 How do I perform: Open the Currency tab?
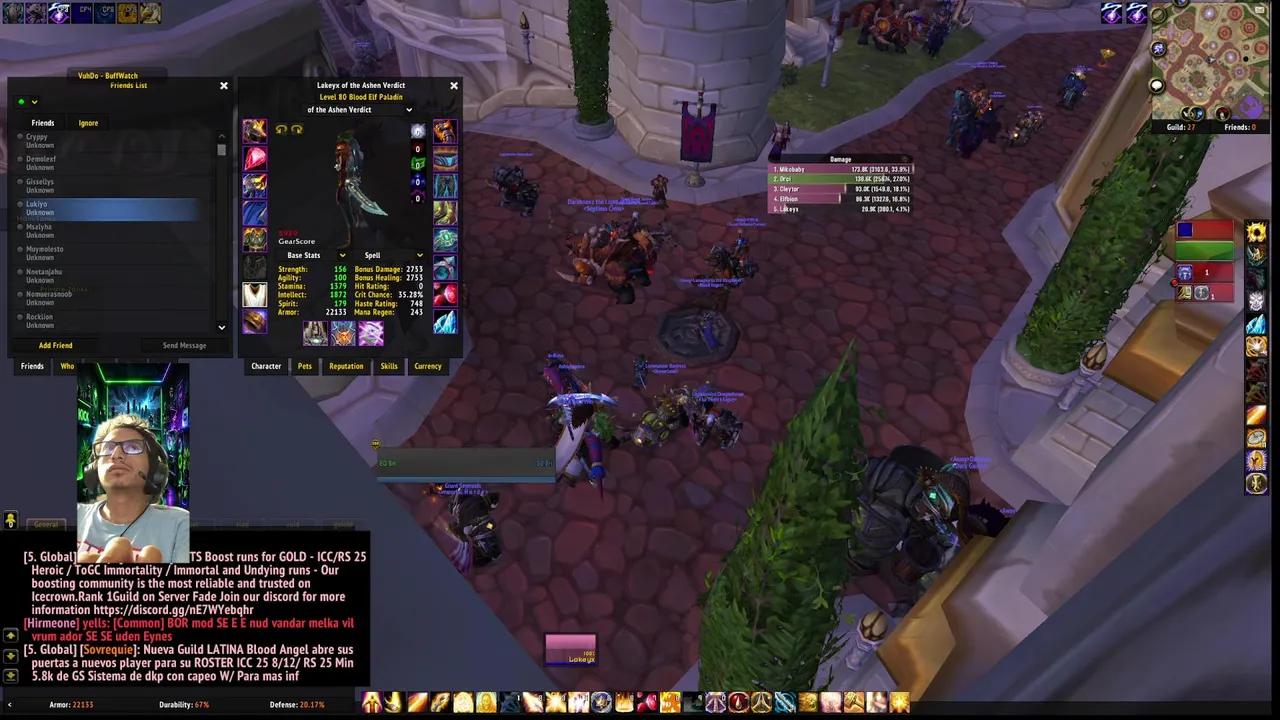point(427,366)
